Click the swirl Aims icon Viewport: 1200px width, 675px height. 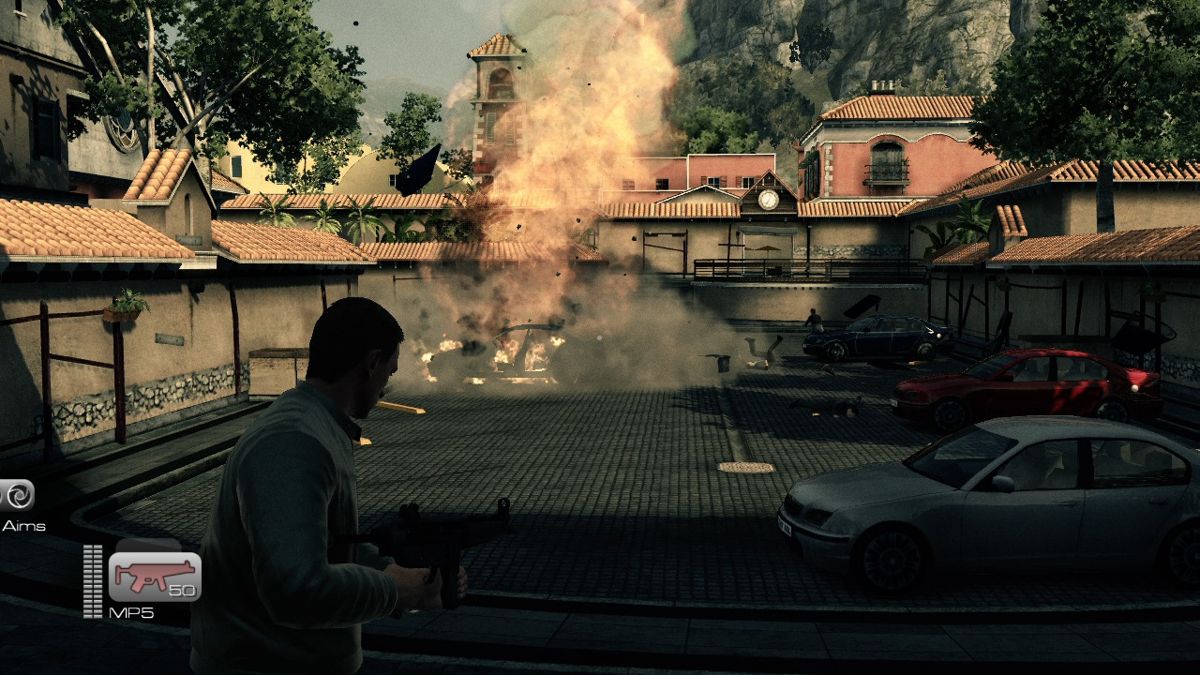coord(17,495)
